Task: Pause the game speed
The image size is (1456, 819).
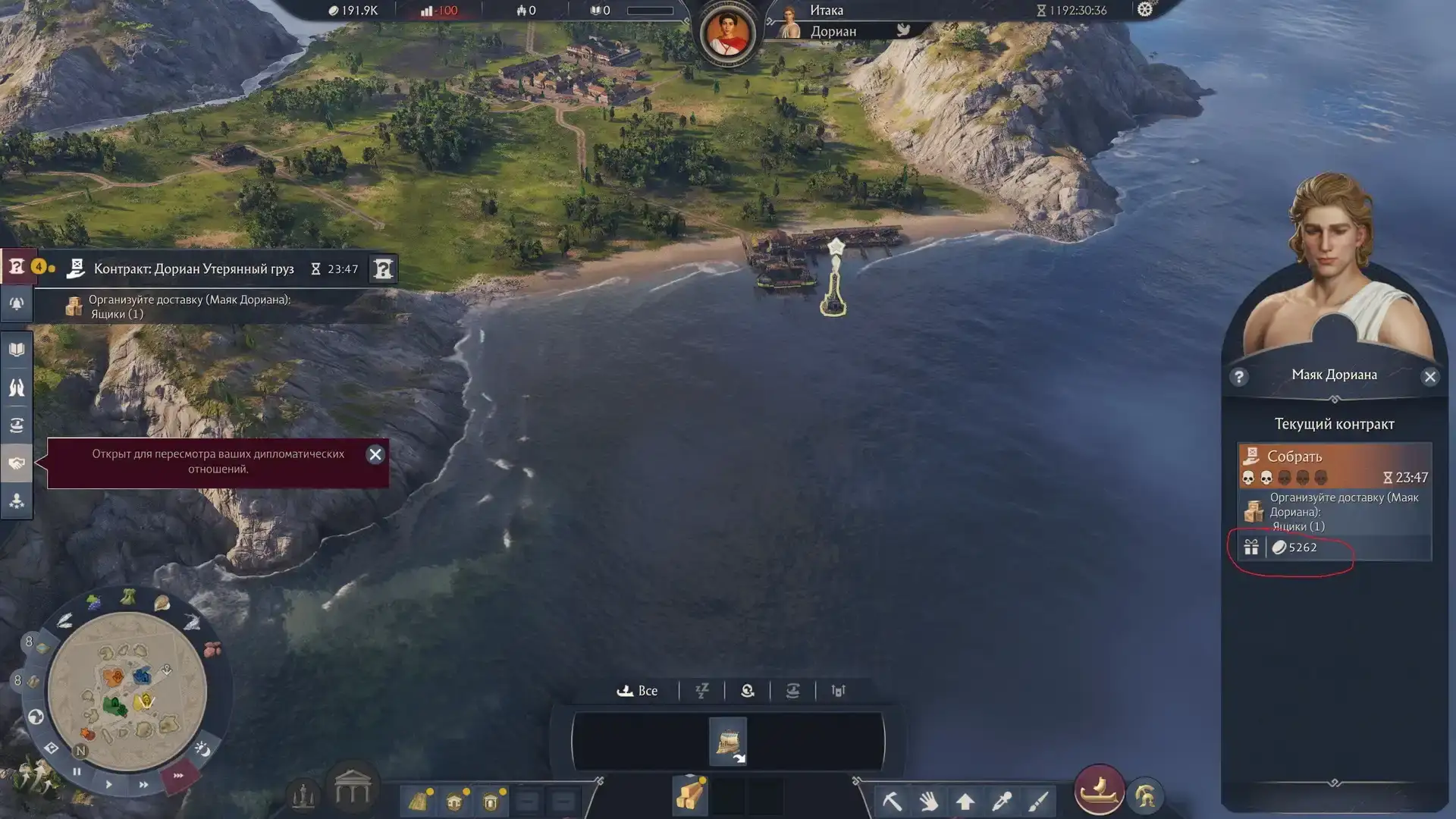Action: click(x=77, y=772)
